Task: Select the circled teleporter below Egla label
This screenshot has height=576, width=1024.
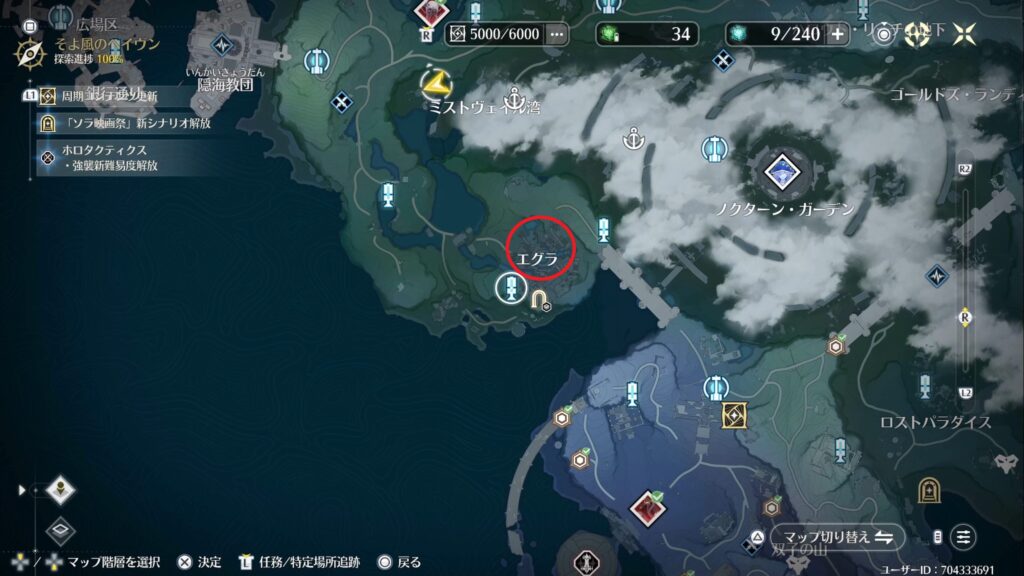Action: tap(511, 290)
